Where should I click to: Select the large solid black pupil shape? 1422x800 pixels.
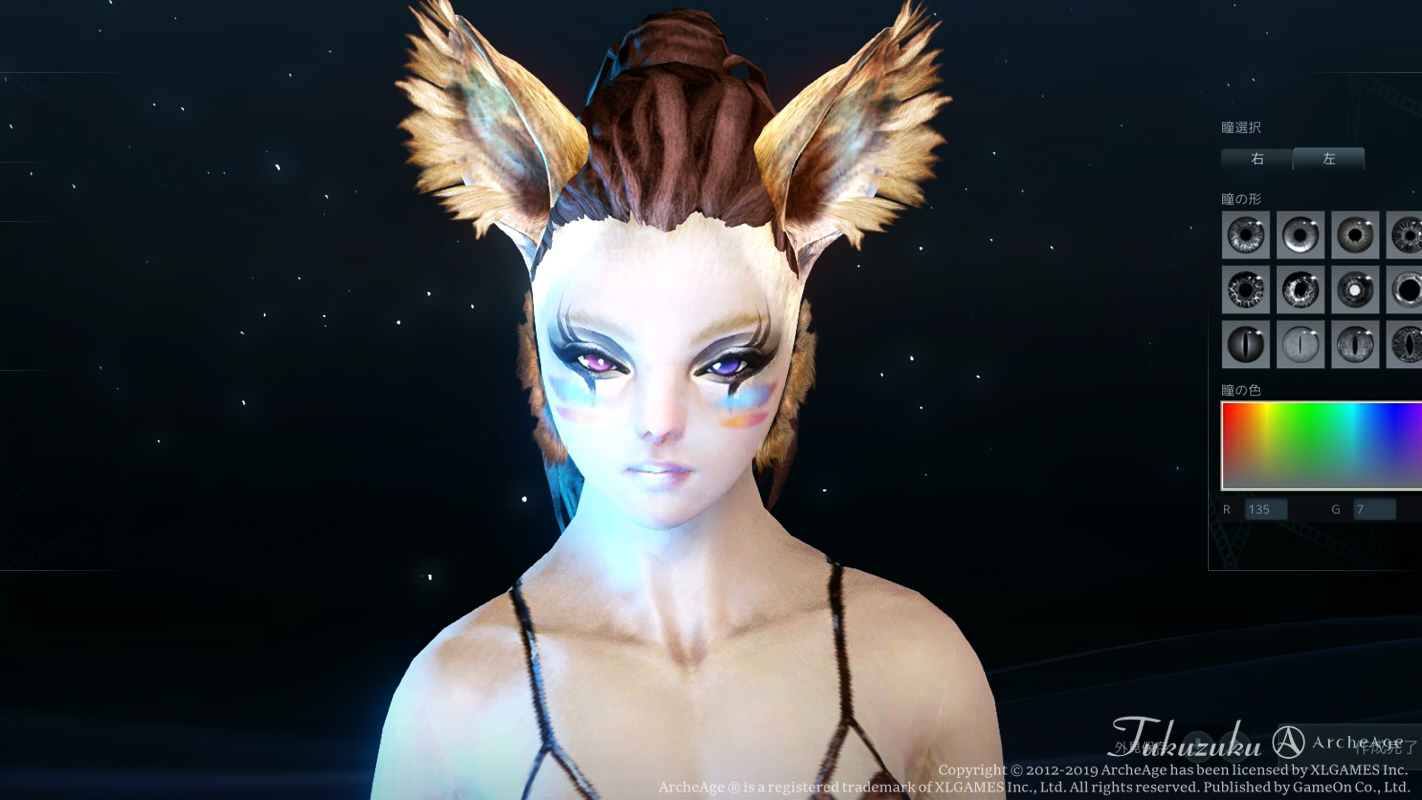(1410, 289)
